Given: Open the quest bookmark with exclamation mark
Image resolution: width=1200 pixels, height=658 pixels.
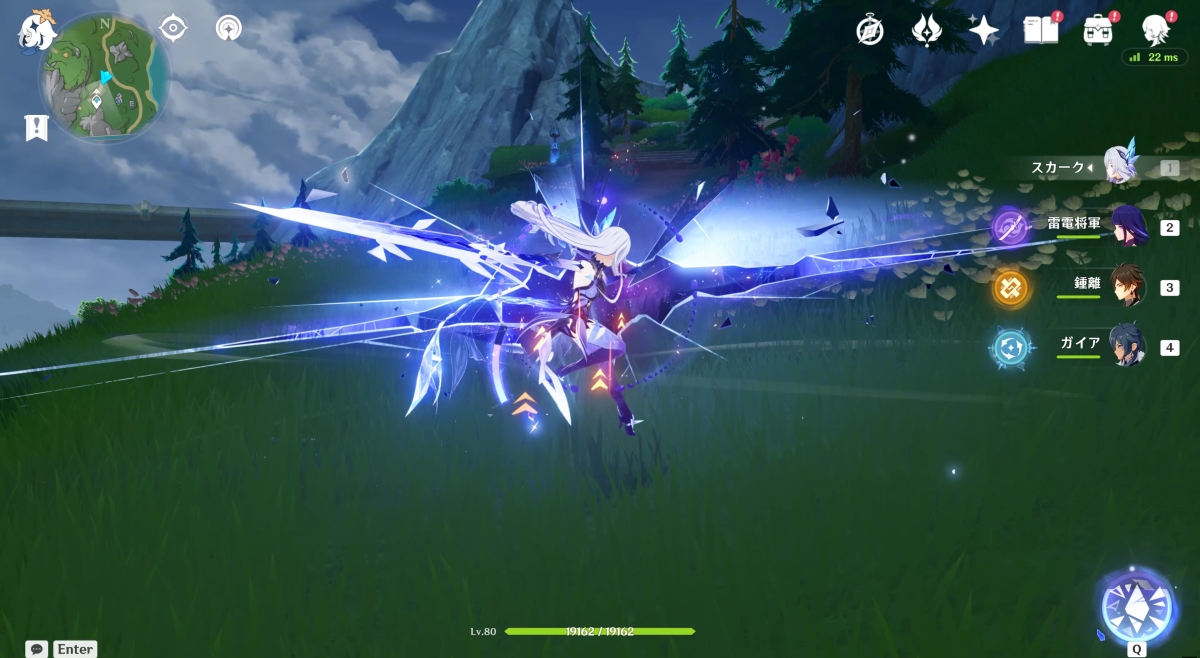Looking at the screenshot, I should click(37, 127).
